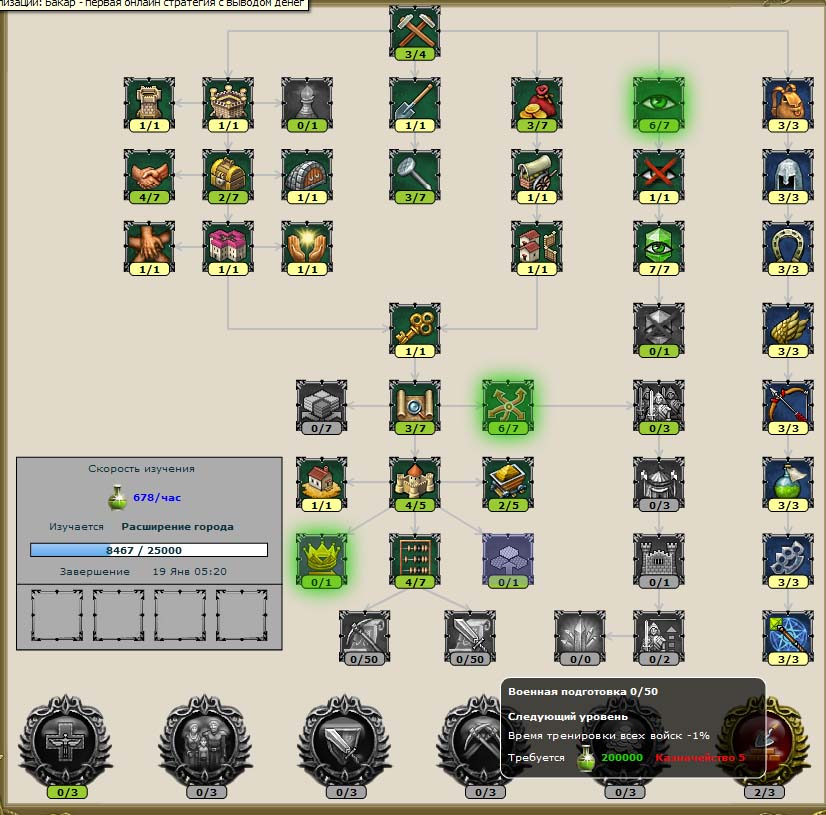Viewport: 826px width, 815px height.
Task: Choose the green potion flask research
Action: click(788, 481)
